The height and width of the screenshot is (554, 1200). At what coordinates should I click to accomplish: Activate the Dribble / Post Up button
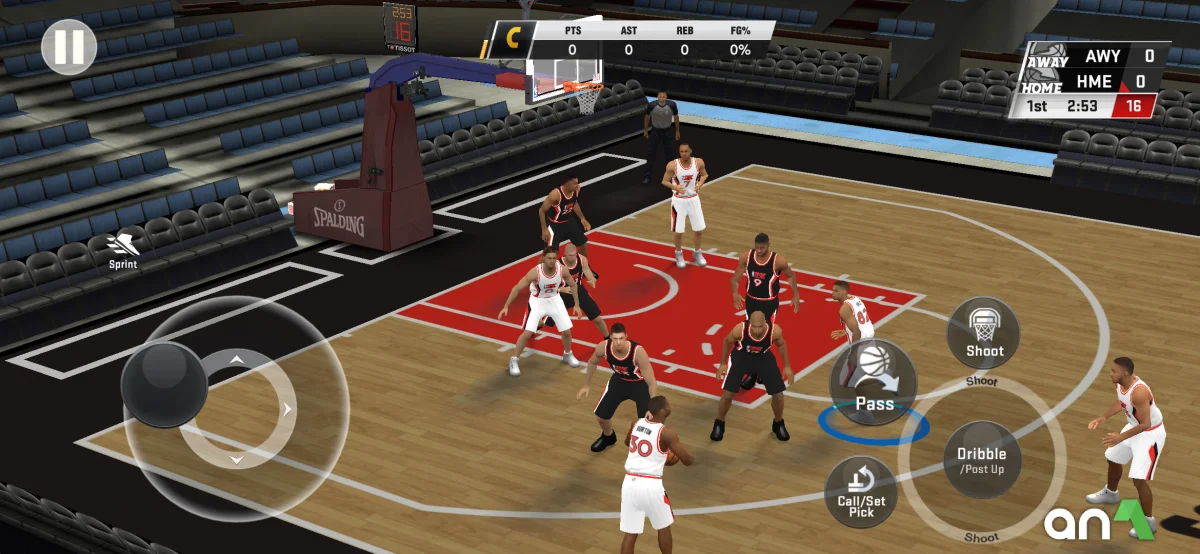click(x=982, y=459)
